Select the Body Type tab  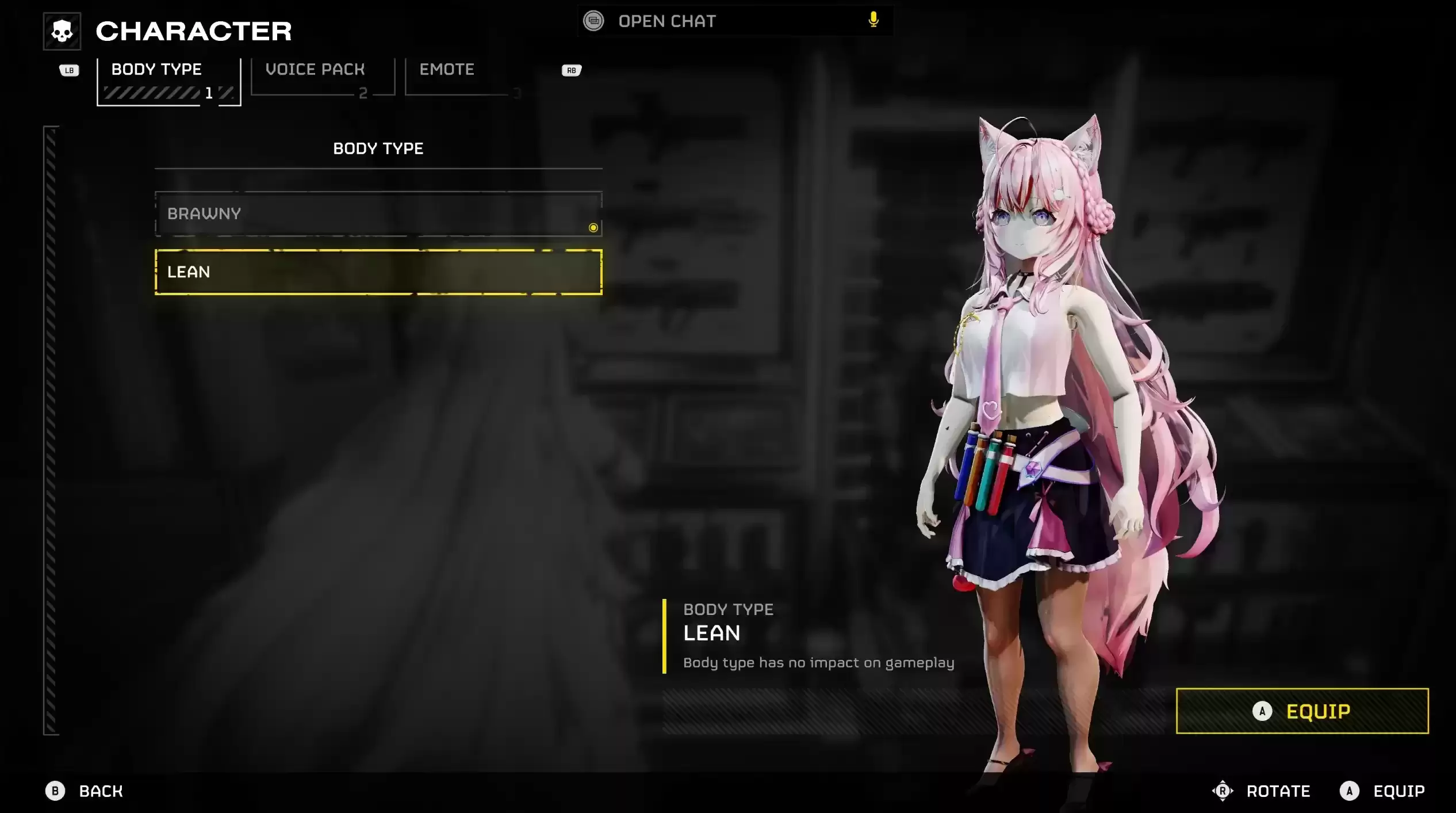pyautogui.click(x=168, y=81)
